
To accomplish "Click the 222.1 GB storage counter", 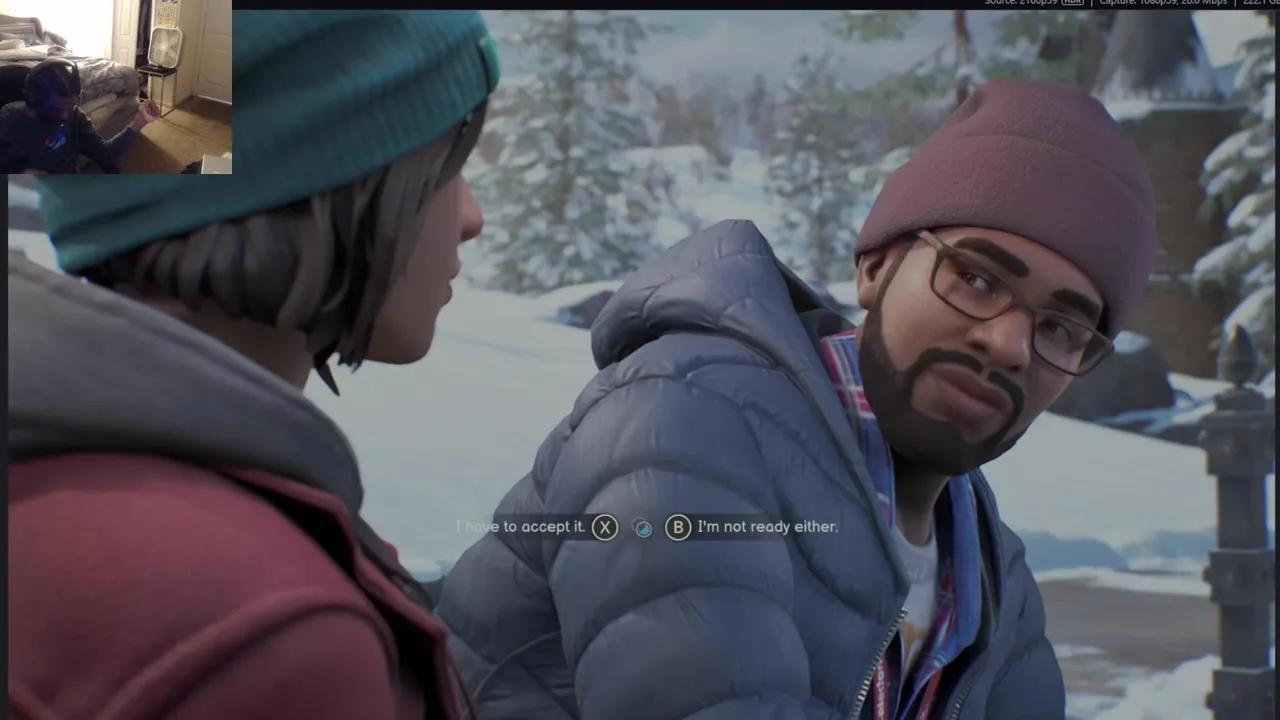I will (1258, 4).
